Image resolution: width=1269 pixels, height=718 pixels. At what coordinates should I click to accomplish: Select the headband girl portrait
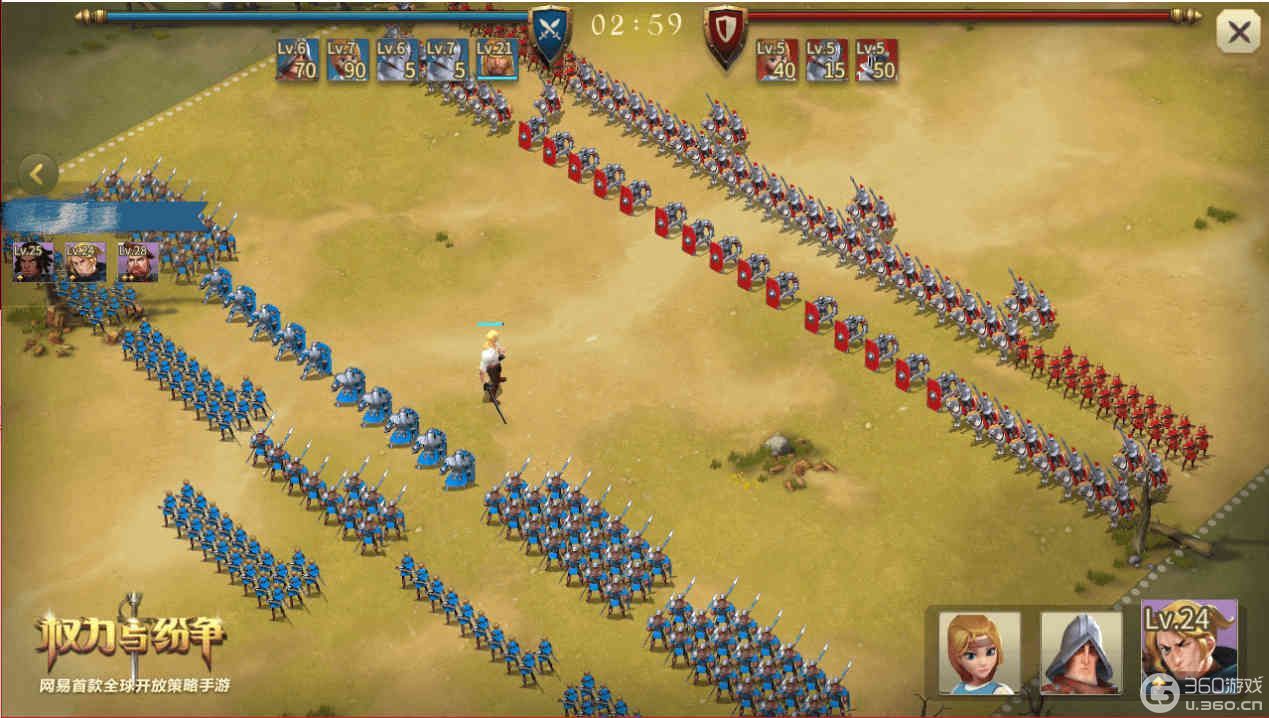[979, 652]
